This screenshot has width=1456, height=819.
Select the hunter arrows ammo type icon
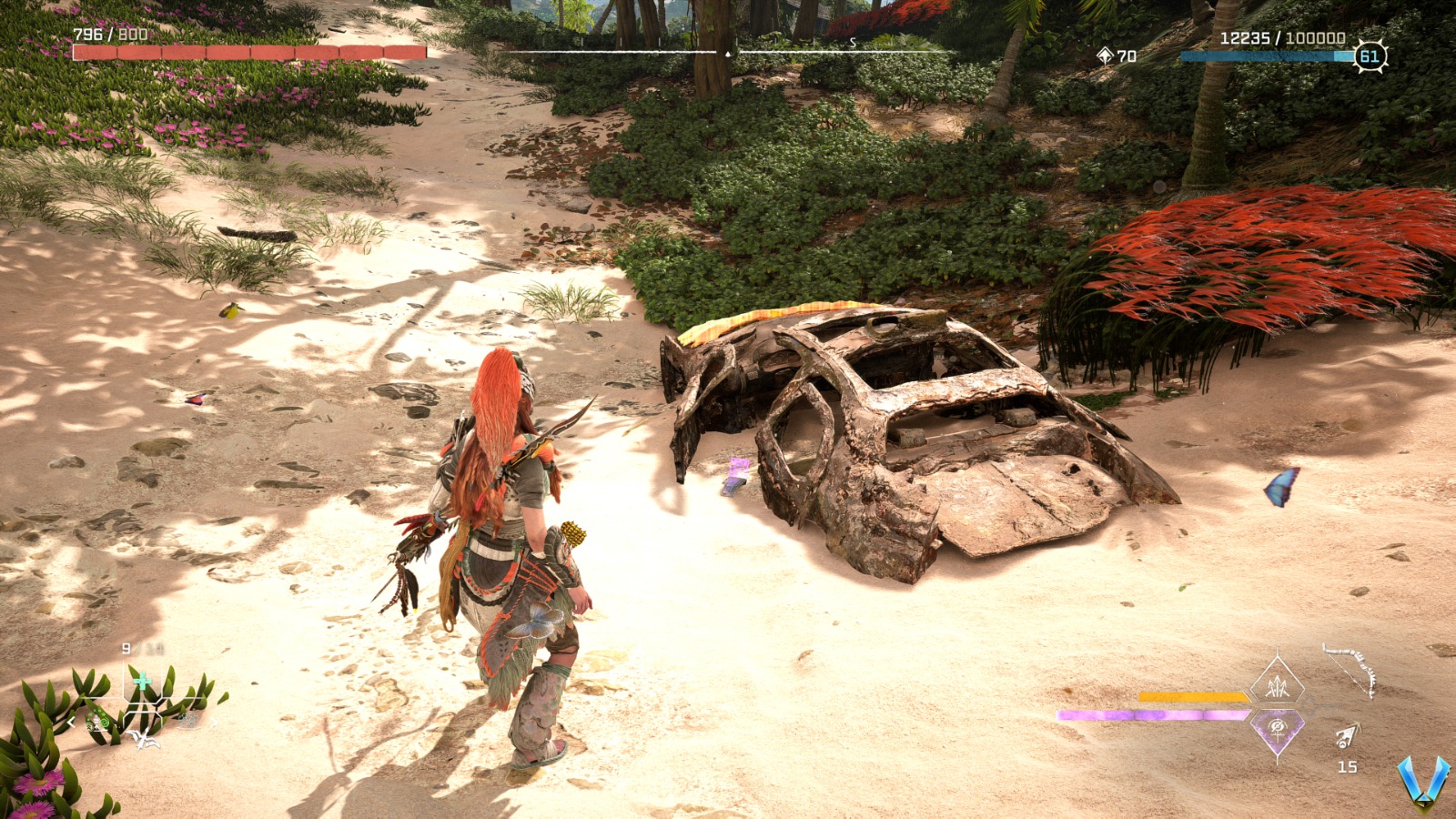(1277, 687)
